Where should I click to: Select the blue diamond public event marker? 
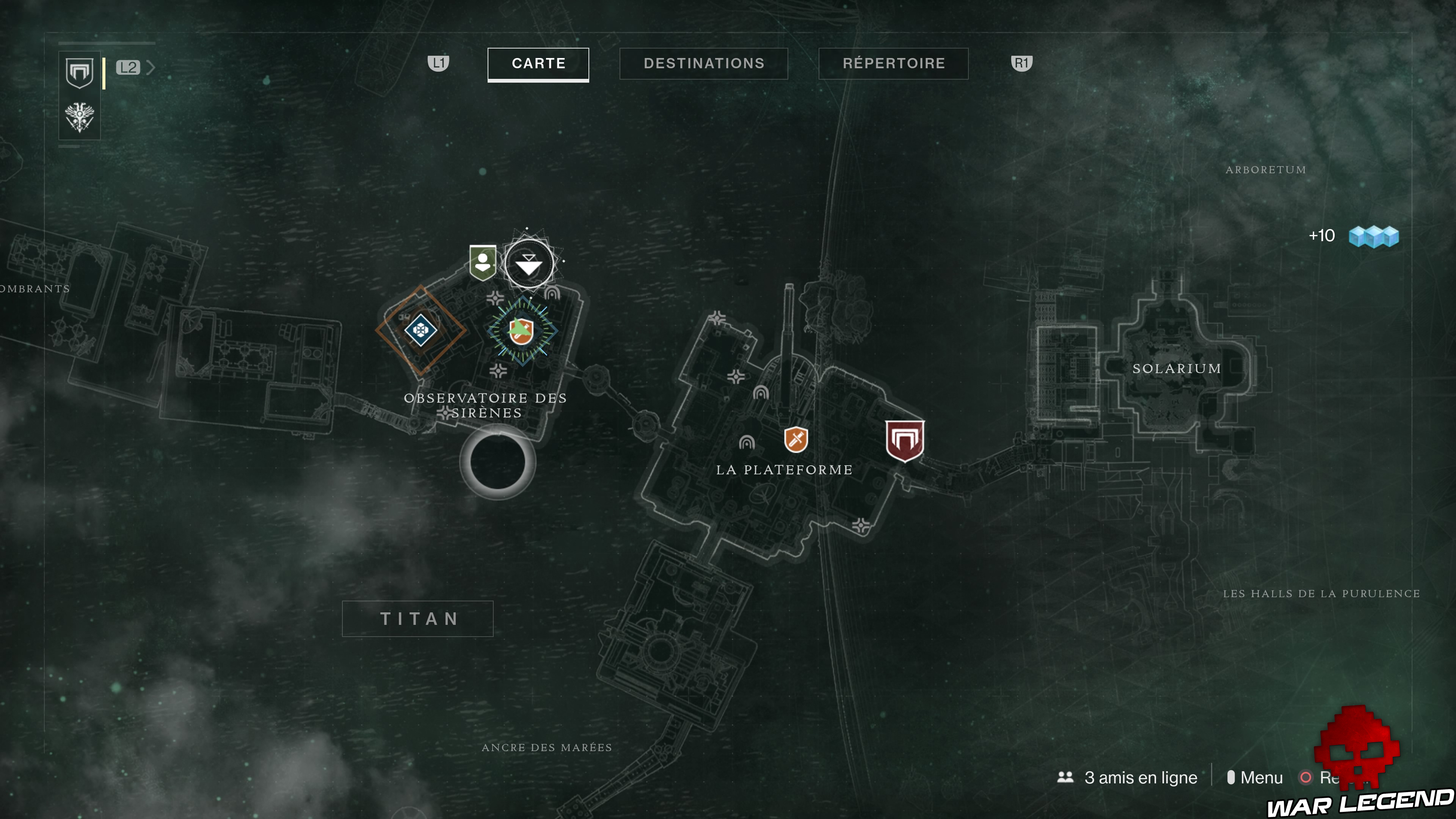420,329
